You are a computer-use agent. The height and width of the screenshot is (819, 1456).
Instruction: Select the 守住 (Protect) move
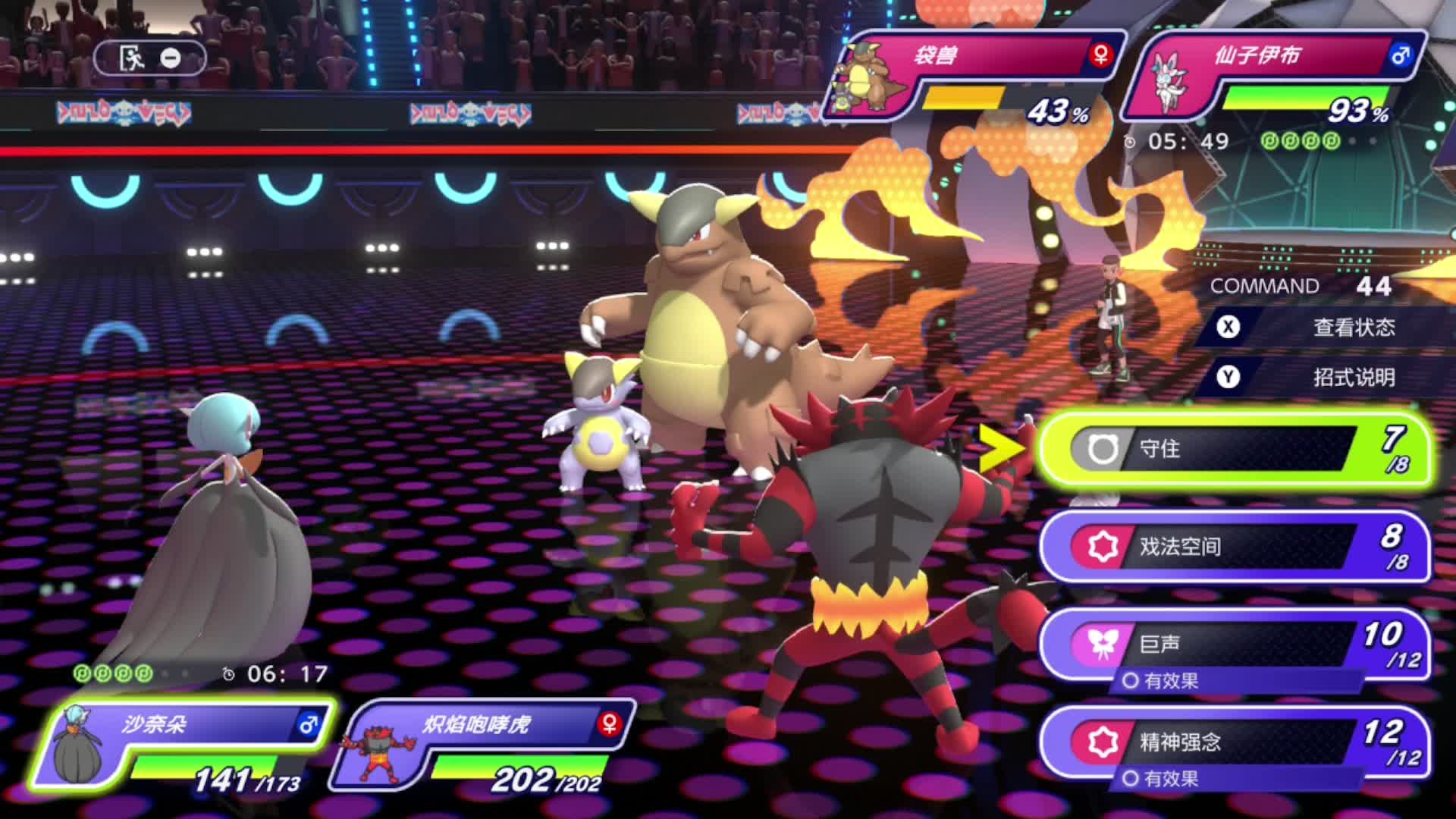[1232, 449]
